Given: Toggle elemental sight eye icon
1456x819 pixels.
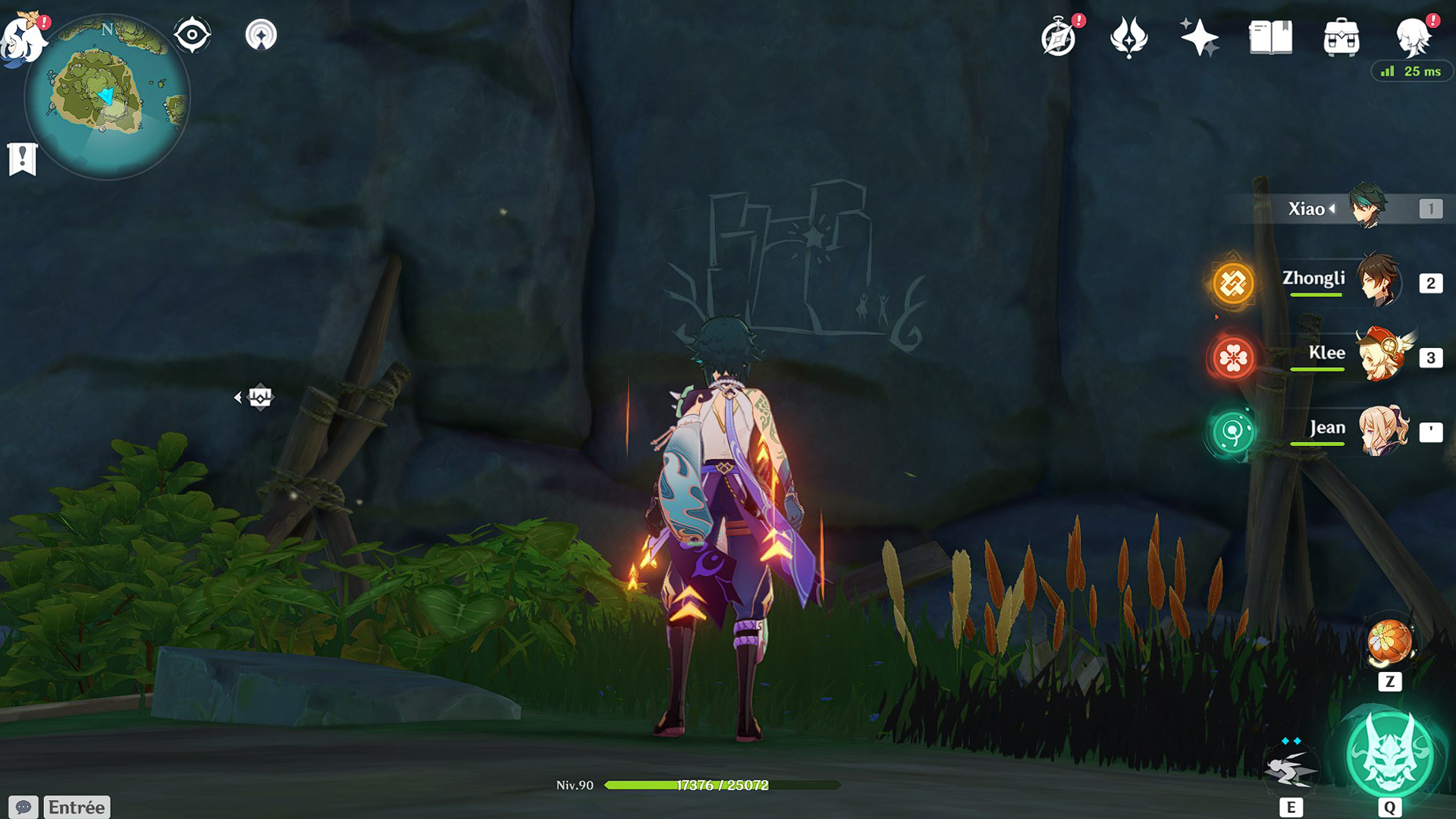Looking at the screenshot, I should click(192, 35).
